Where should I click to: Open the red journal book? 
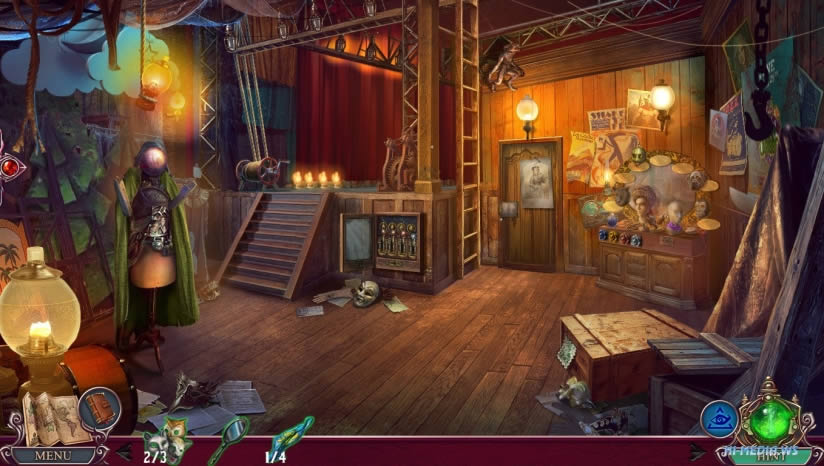click(100, 408)
